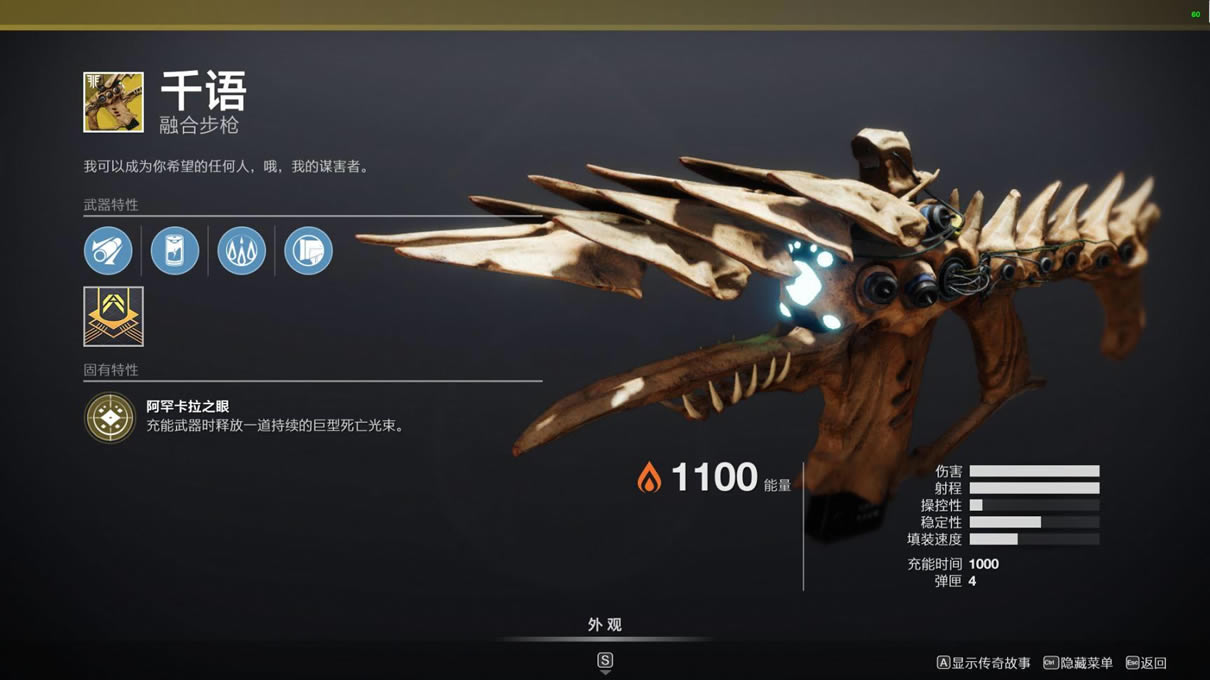Click the 千语 weapon thumbnail
This screenshot has width=1210, height=680.
pos(113,102)
